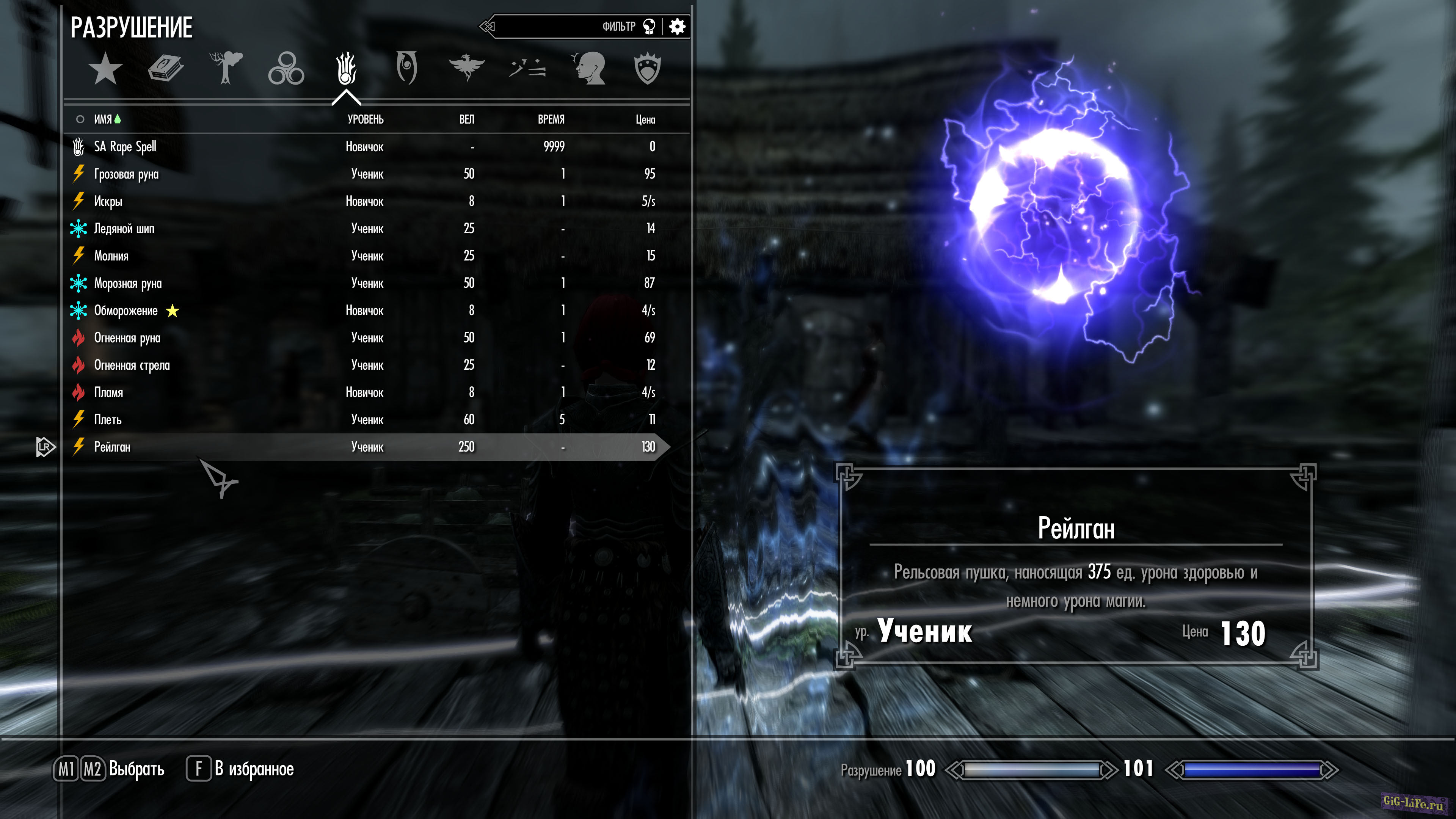Open the hooded eye illusion tab
The height and width of the screenshot is (819, 1456).
406,68
